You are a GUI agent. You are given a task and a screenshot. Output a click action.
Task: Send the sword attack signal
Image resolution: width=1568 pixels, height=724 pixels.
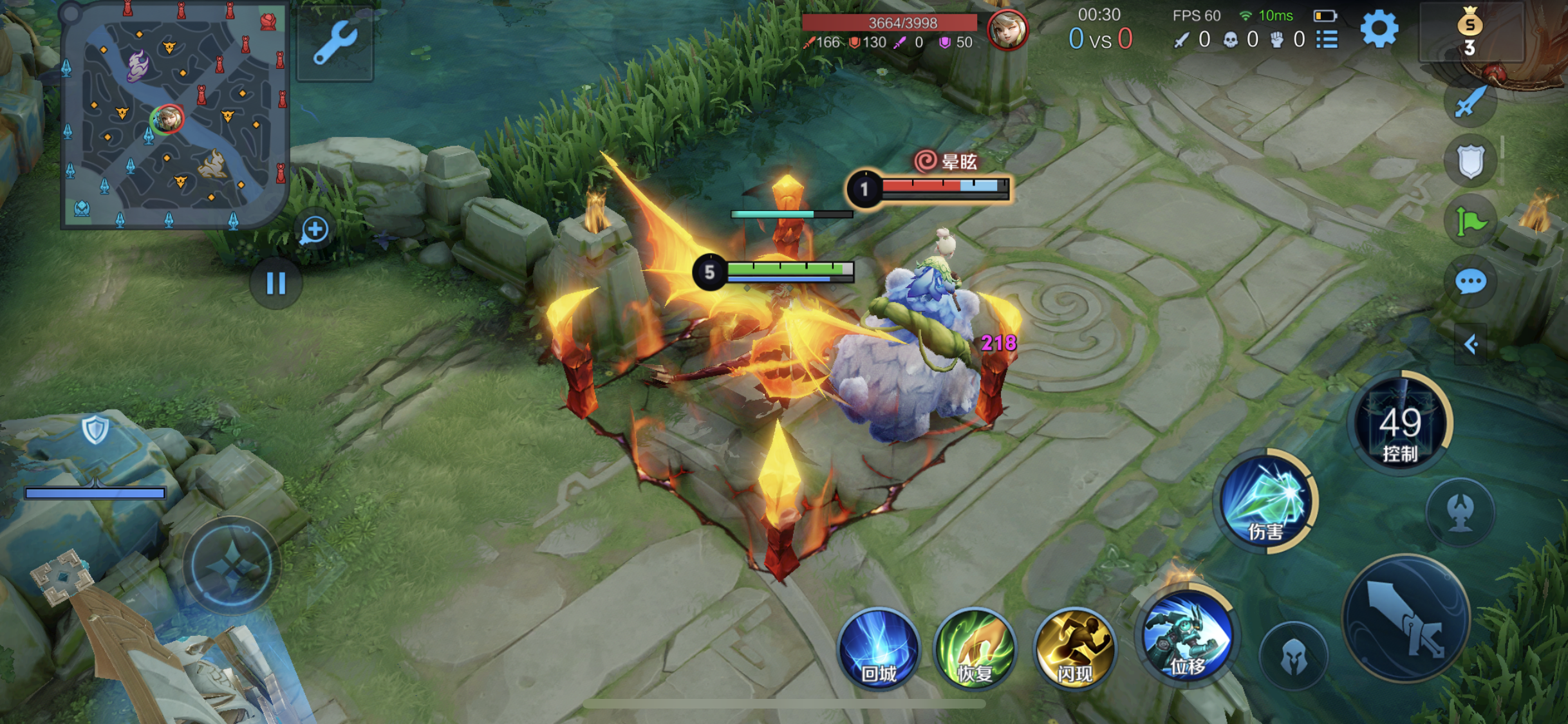point(1470,102)
